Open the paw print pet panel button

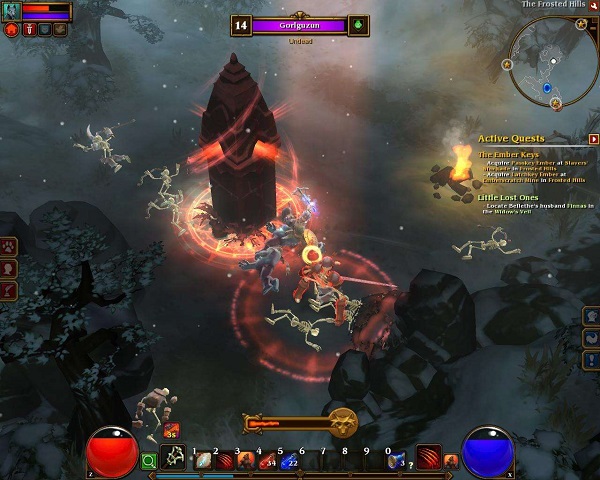click(x=9, y=245)
